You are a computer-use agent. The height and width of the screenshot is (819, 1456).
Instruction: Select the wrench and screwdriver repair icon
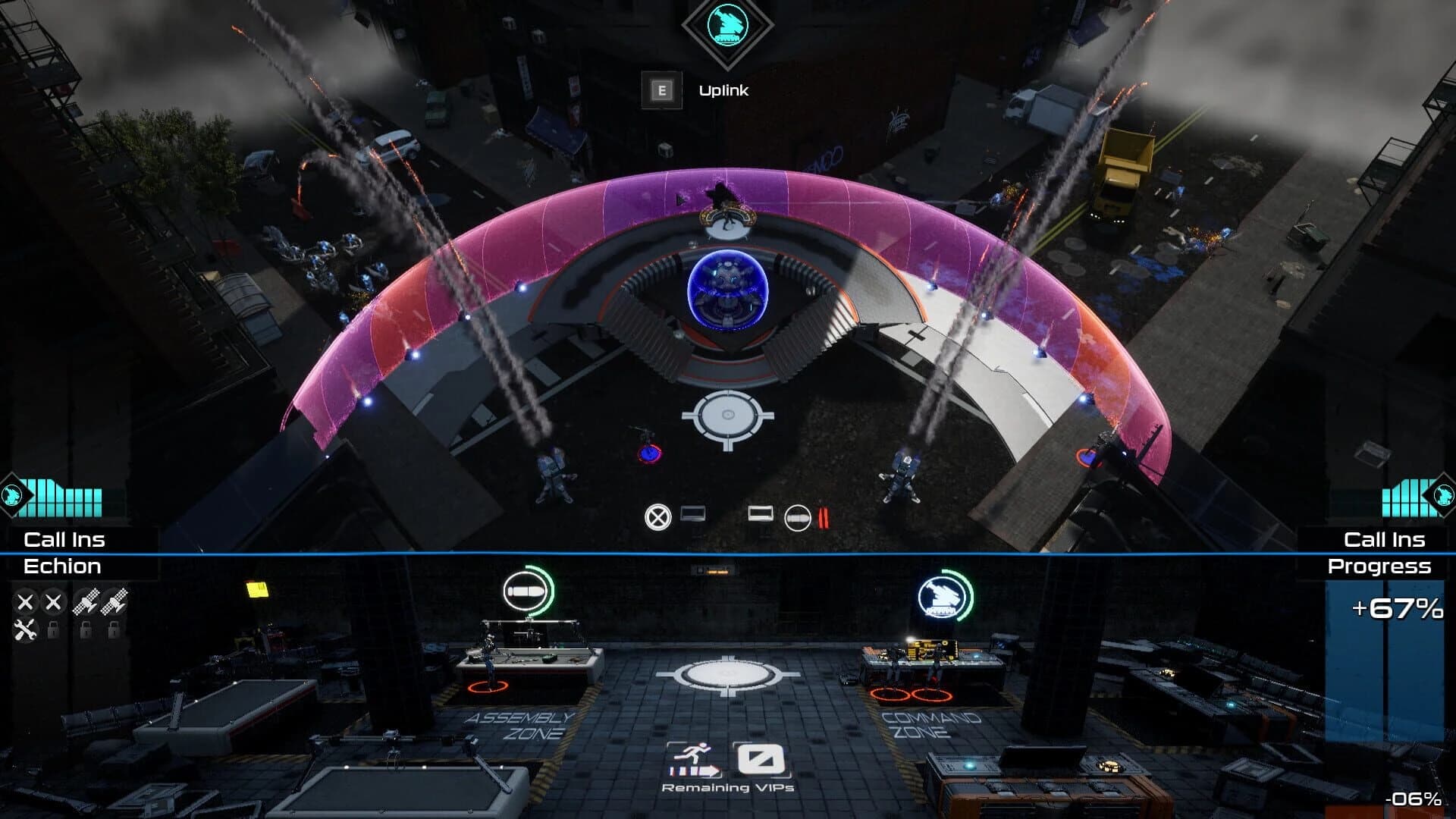tap(25, 631)
